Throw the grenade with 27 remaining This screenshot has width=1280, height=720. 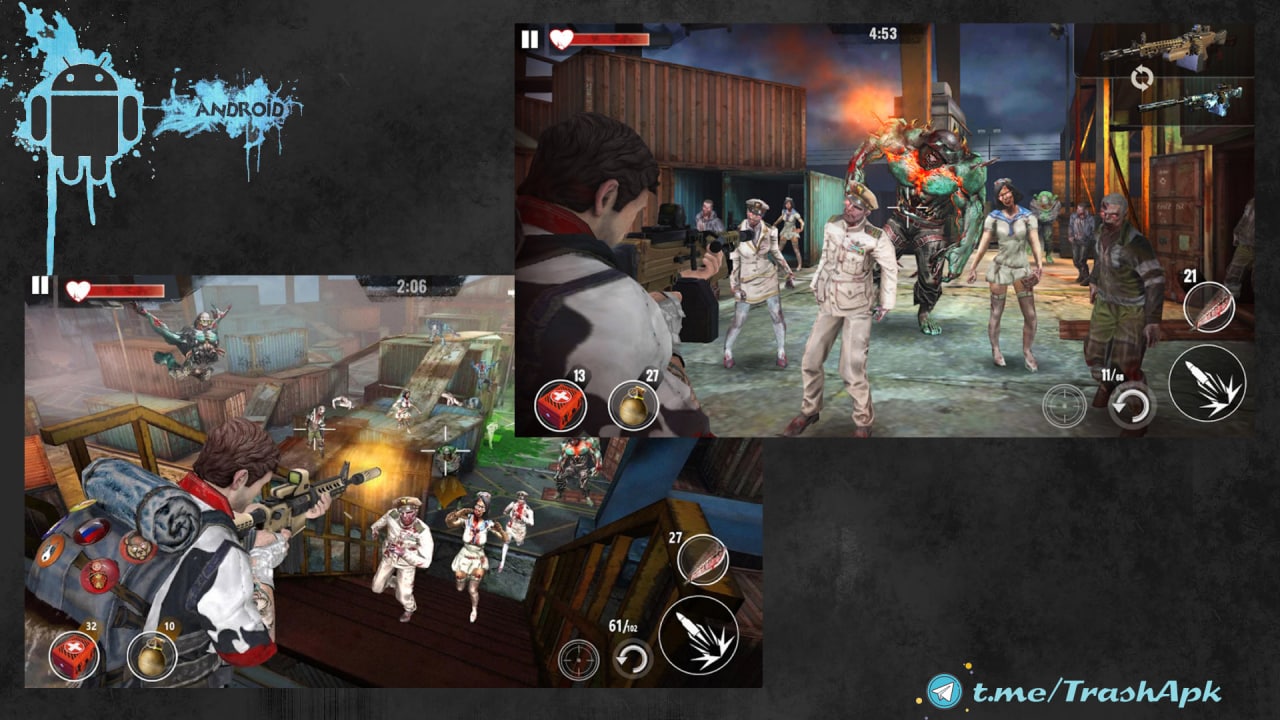633,405
